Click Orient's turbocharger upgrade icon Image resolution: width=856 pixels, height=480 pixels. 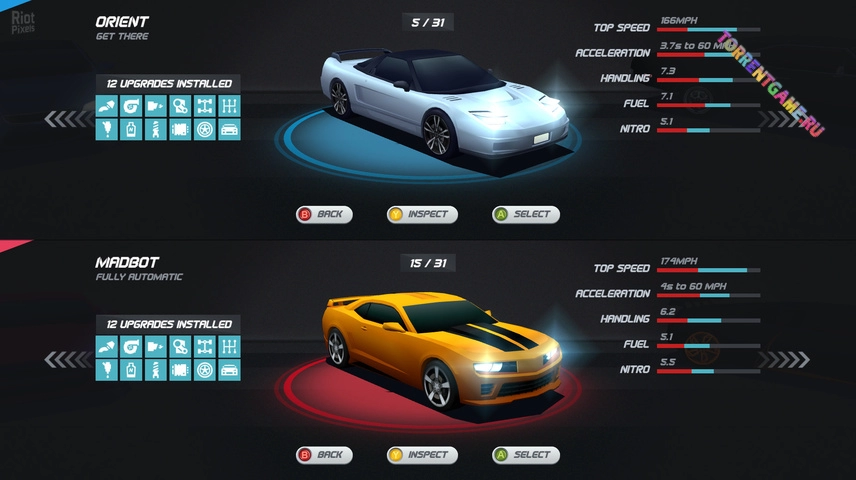131,106
